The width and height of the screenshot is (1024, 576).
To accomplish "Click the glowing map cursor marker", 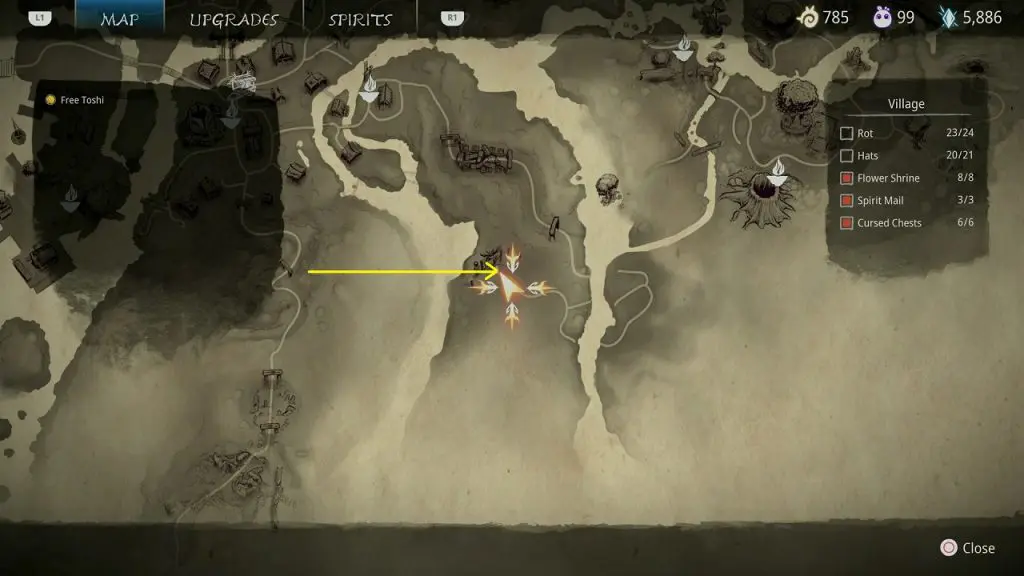I will coord(511,288).
